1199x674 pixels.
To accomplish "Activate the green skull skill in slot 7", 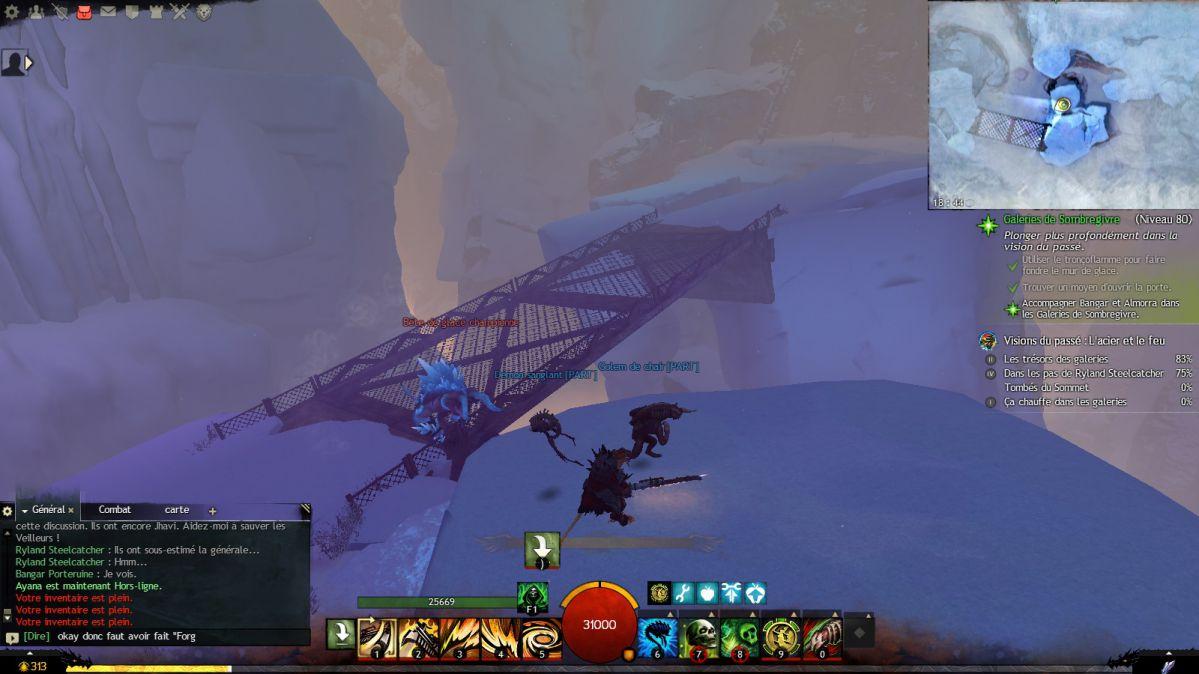I will point(699,635).
